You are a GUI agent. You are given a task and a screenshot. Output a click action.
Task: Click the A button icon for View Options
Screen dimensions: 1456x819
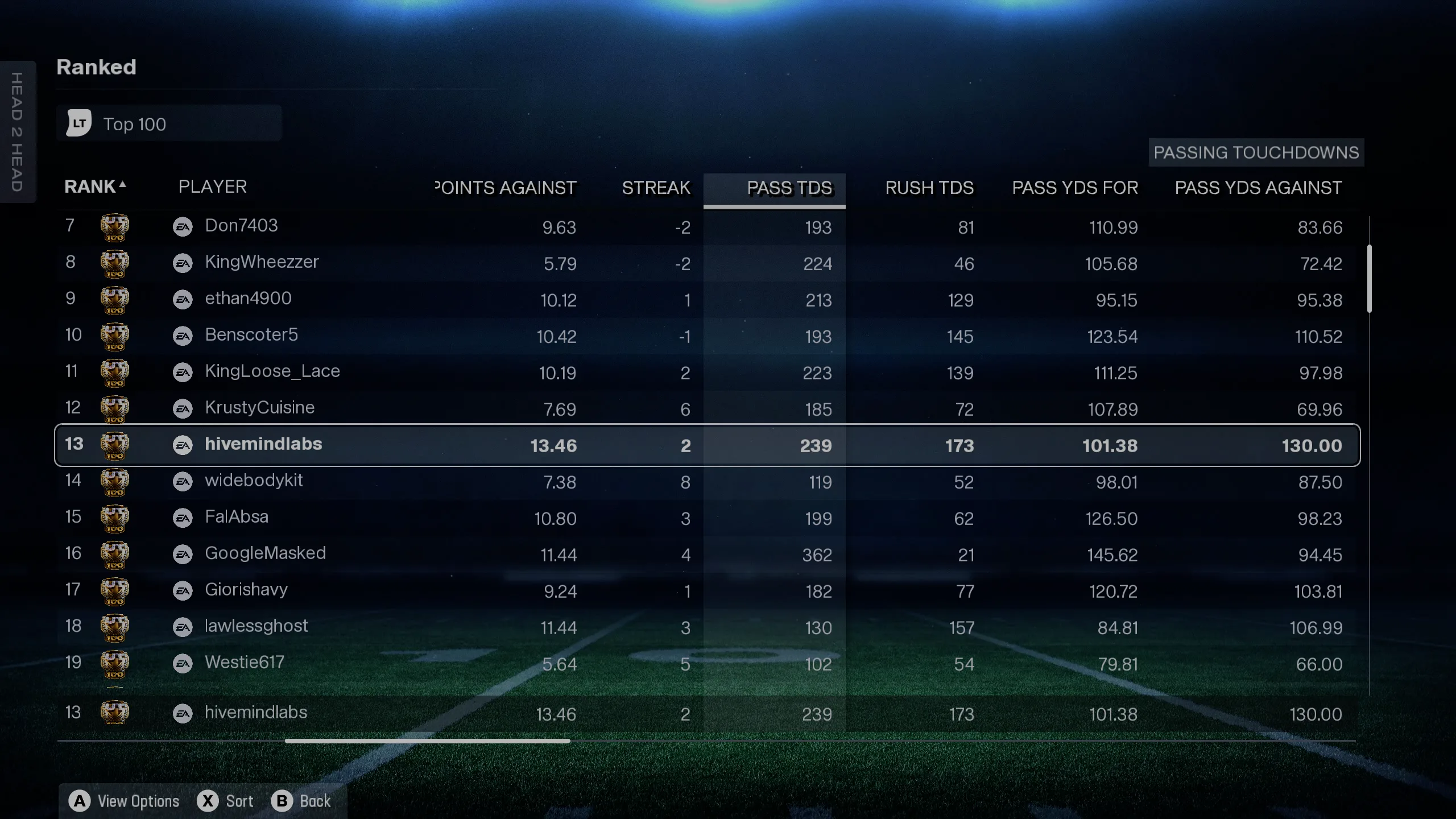coord(81,801)
